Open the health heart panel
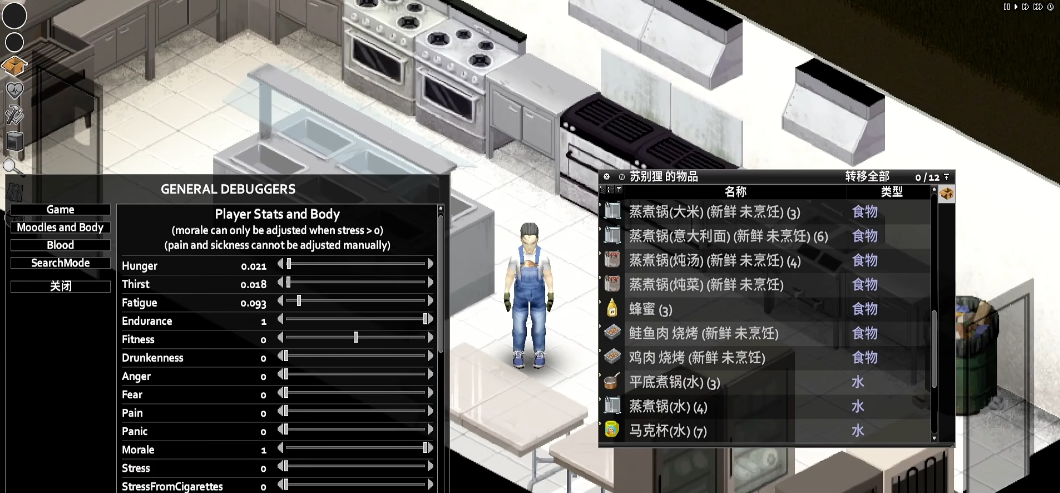Image resolution: width=1060 pixels, height=493 pixels. click(15, 91)
